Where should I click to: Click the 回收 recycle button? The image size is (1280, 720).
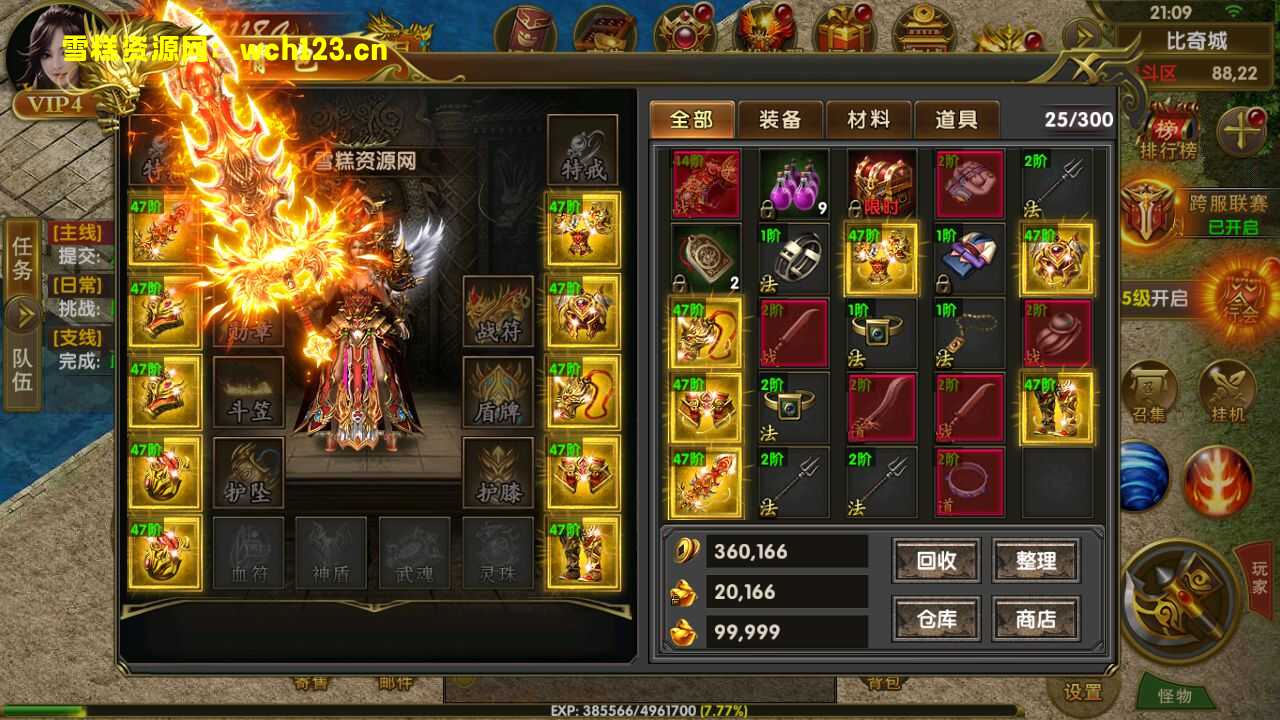[x=936, y=561]
